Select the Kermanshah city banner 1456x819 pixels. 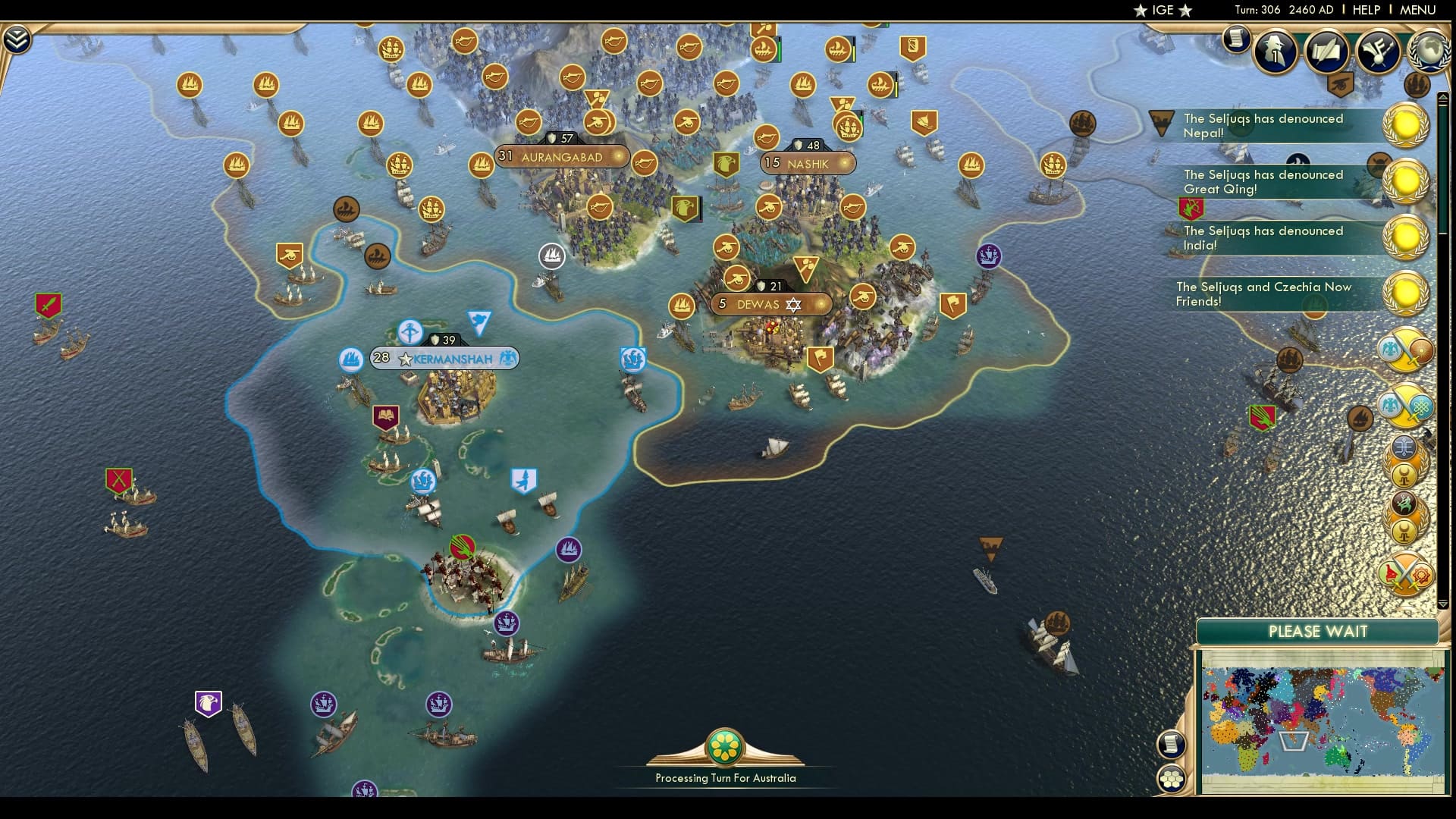444,358
